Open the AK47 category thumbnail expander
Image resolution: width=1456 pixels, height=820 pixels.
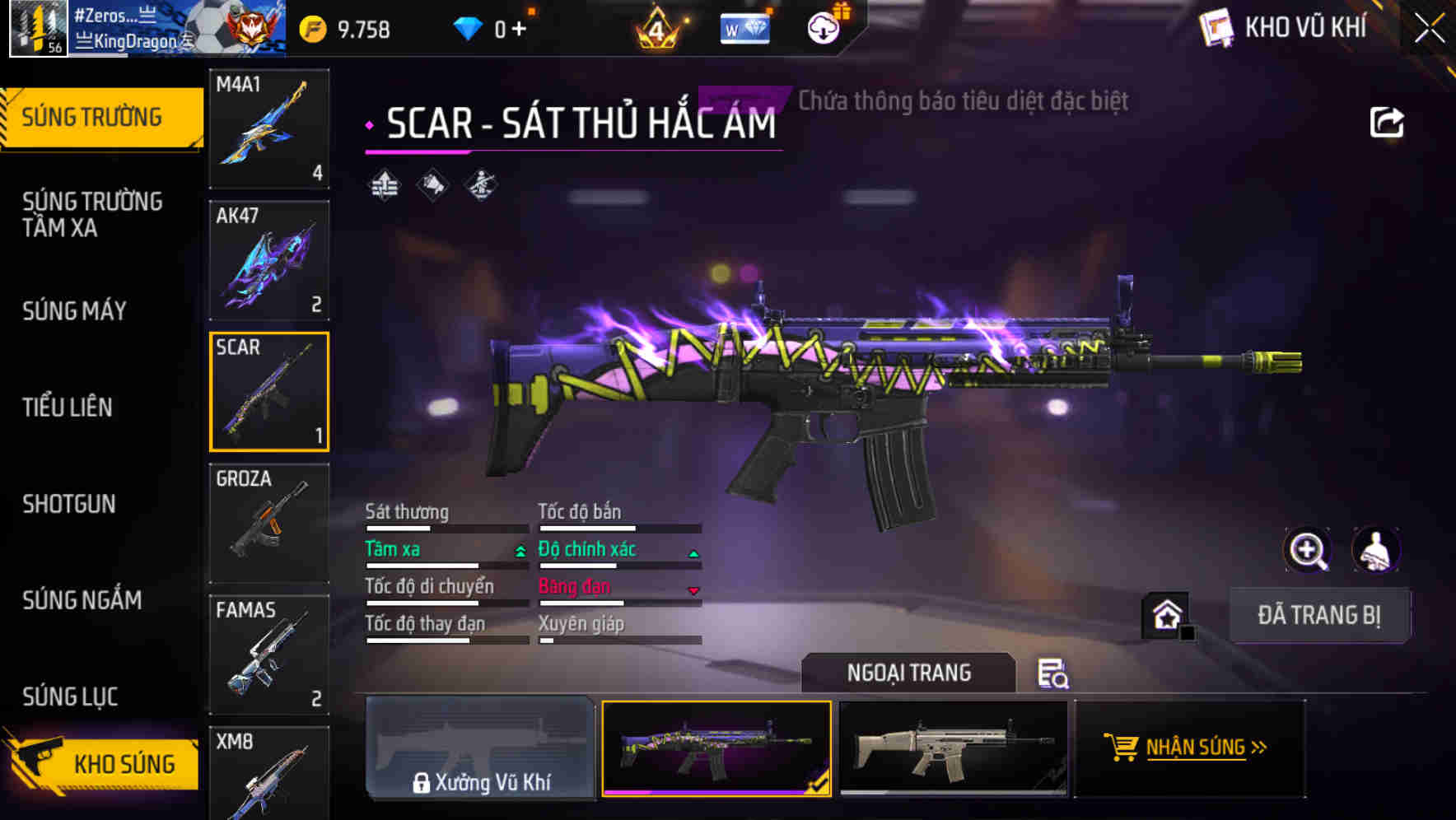(x=269, y=259)
